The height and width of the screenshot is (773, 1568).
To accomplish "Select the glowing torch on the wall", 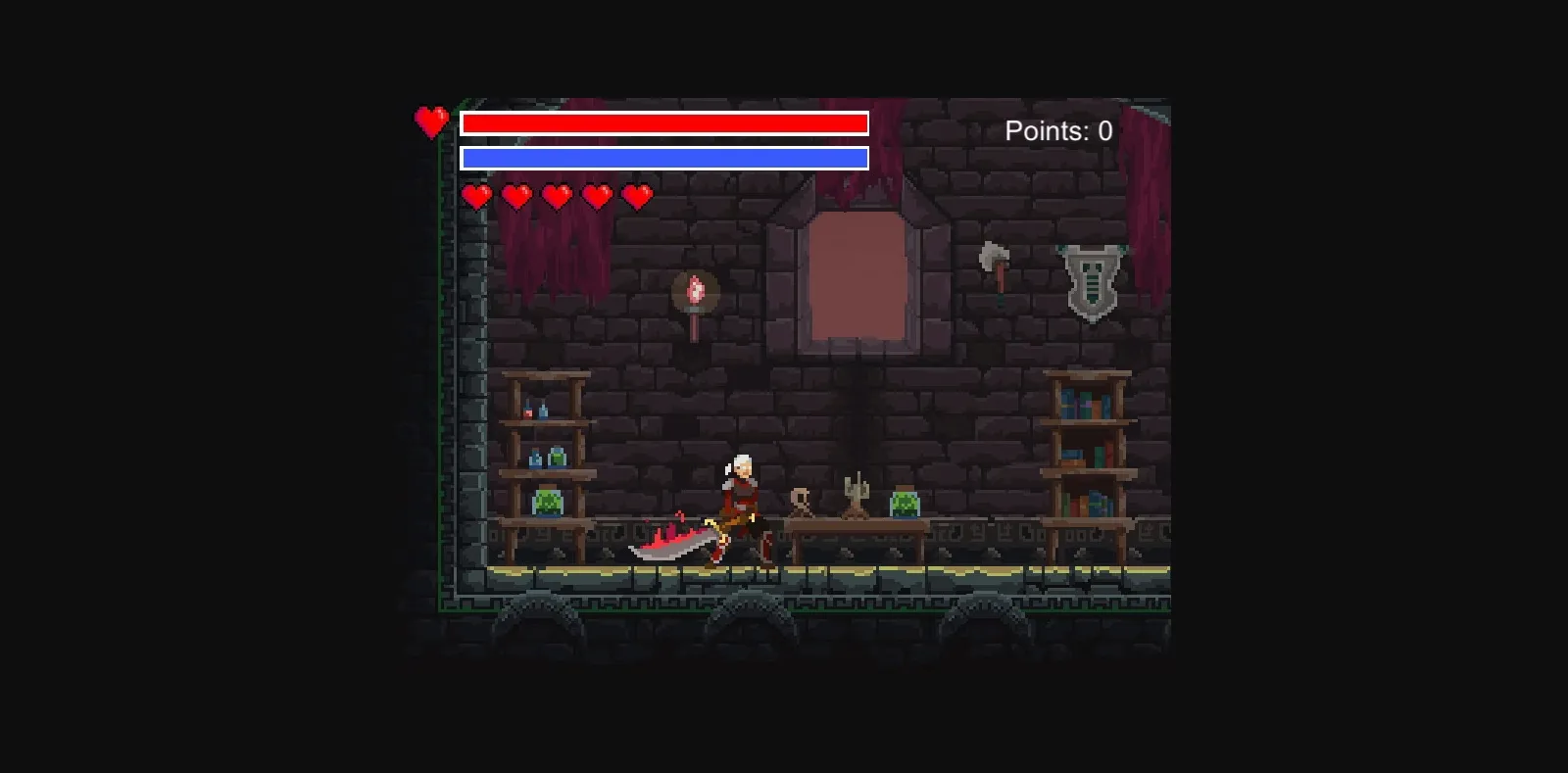I will point(697,291).
